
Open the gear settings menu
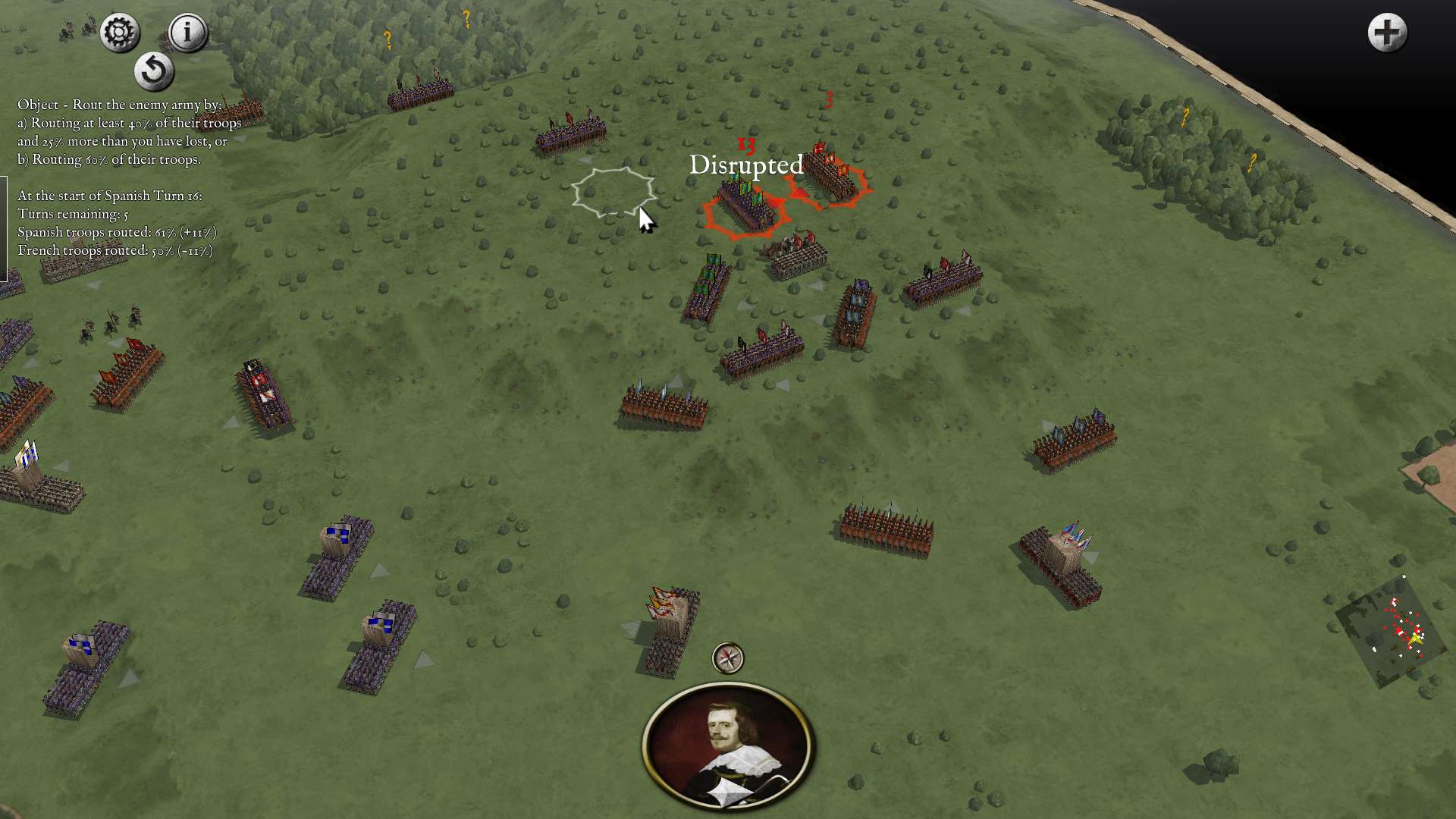click(x=120, y=33)
